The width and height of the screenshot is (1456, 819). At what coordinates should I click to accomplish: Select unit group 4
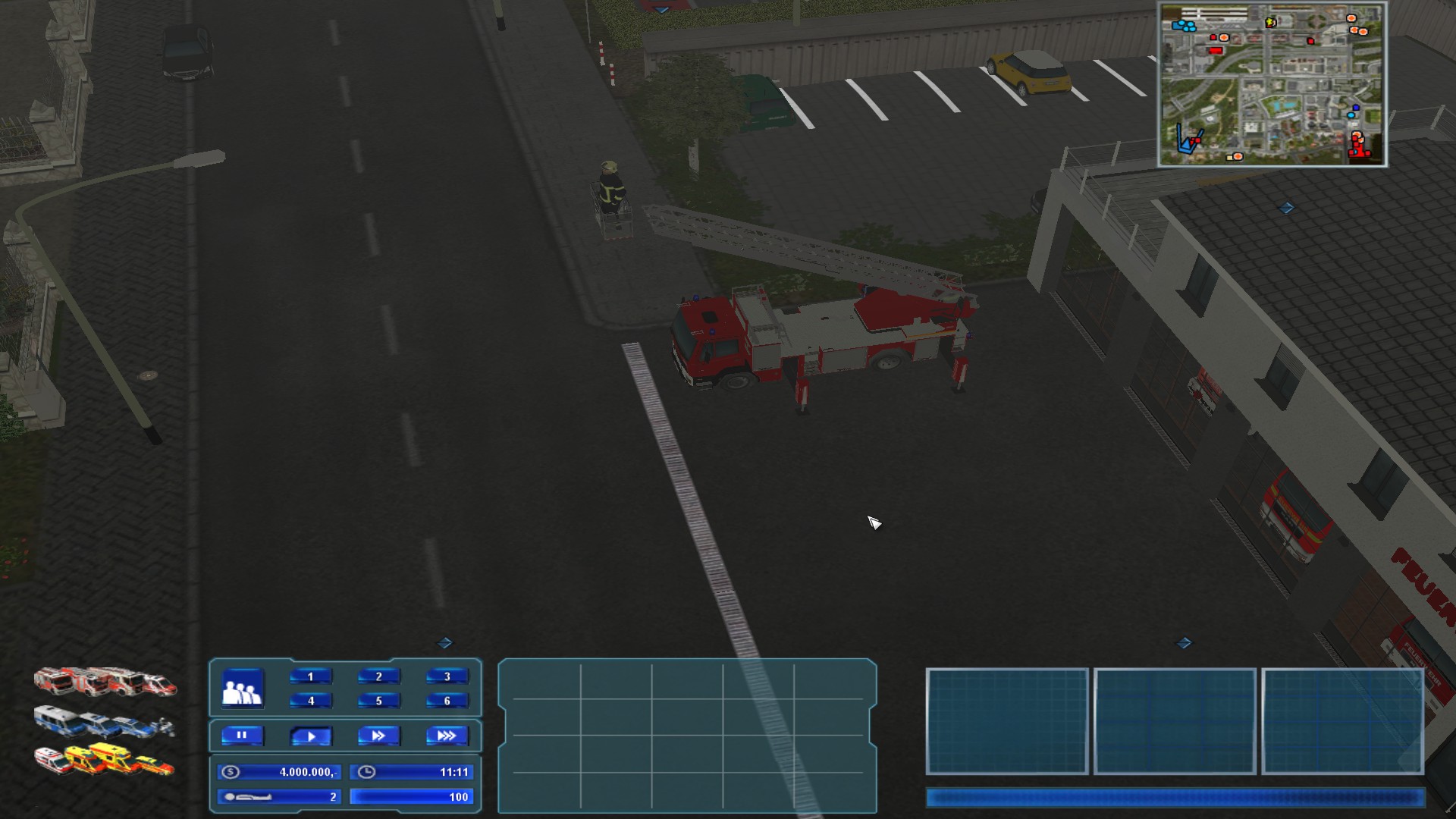[310, 701]
